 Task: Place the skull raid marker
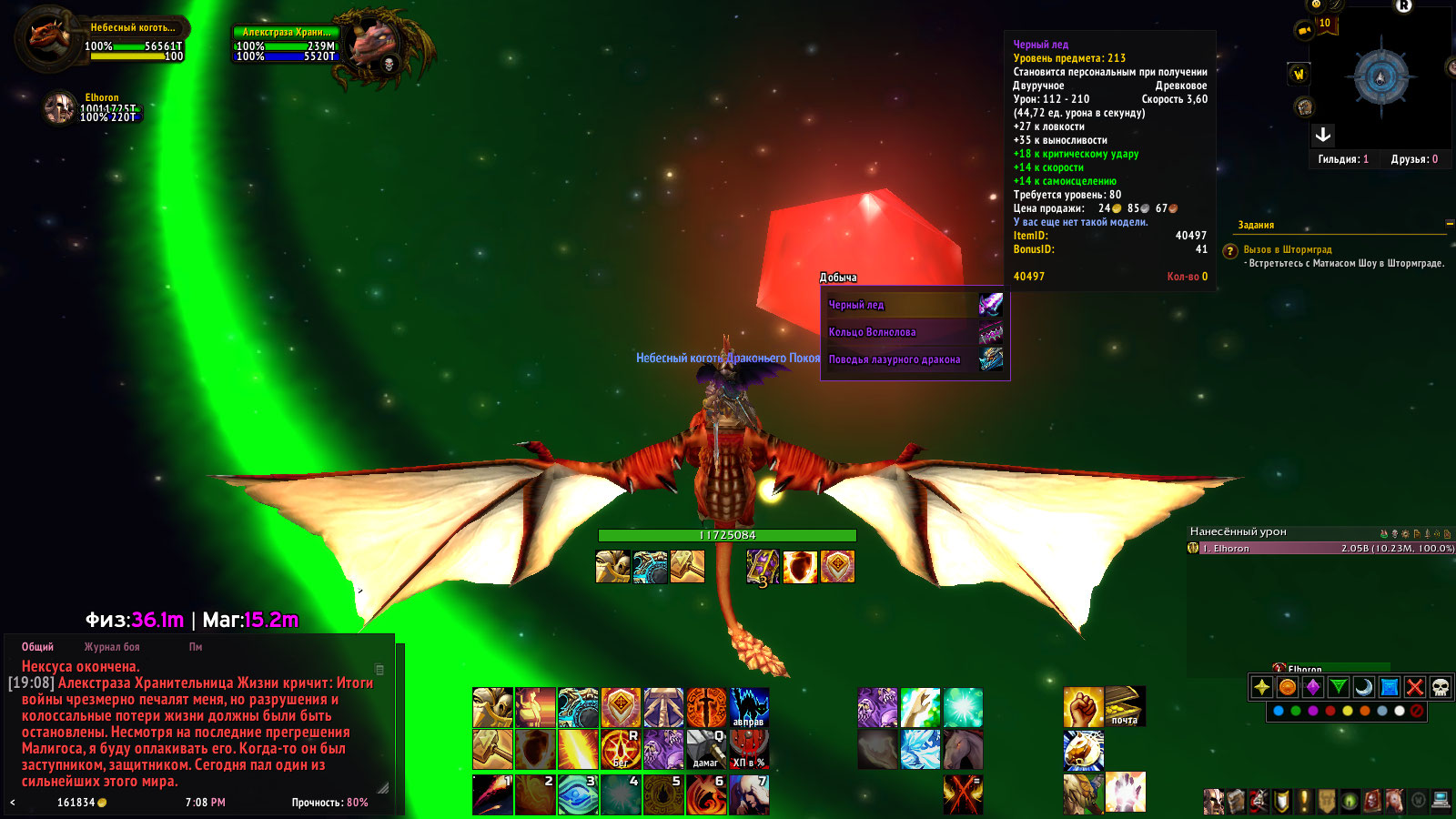coord(1440,687)
